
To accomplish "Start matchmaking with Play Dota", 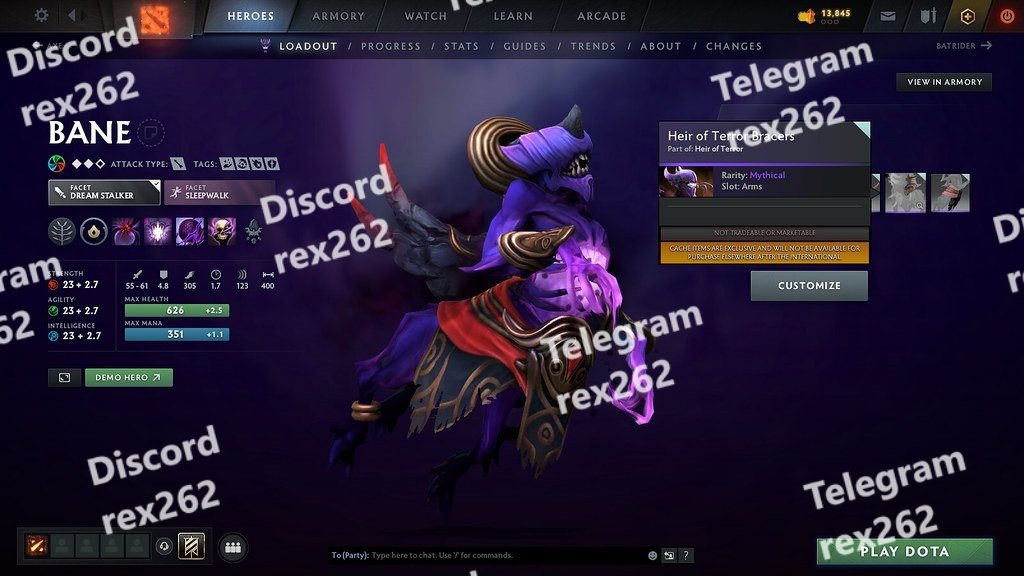I will (905, 551).
